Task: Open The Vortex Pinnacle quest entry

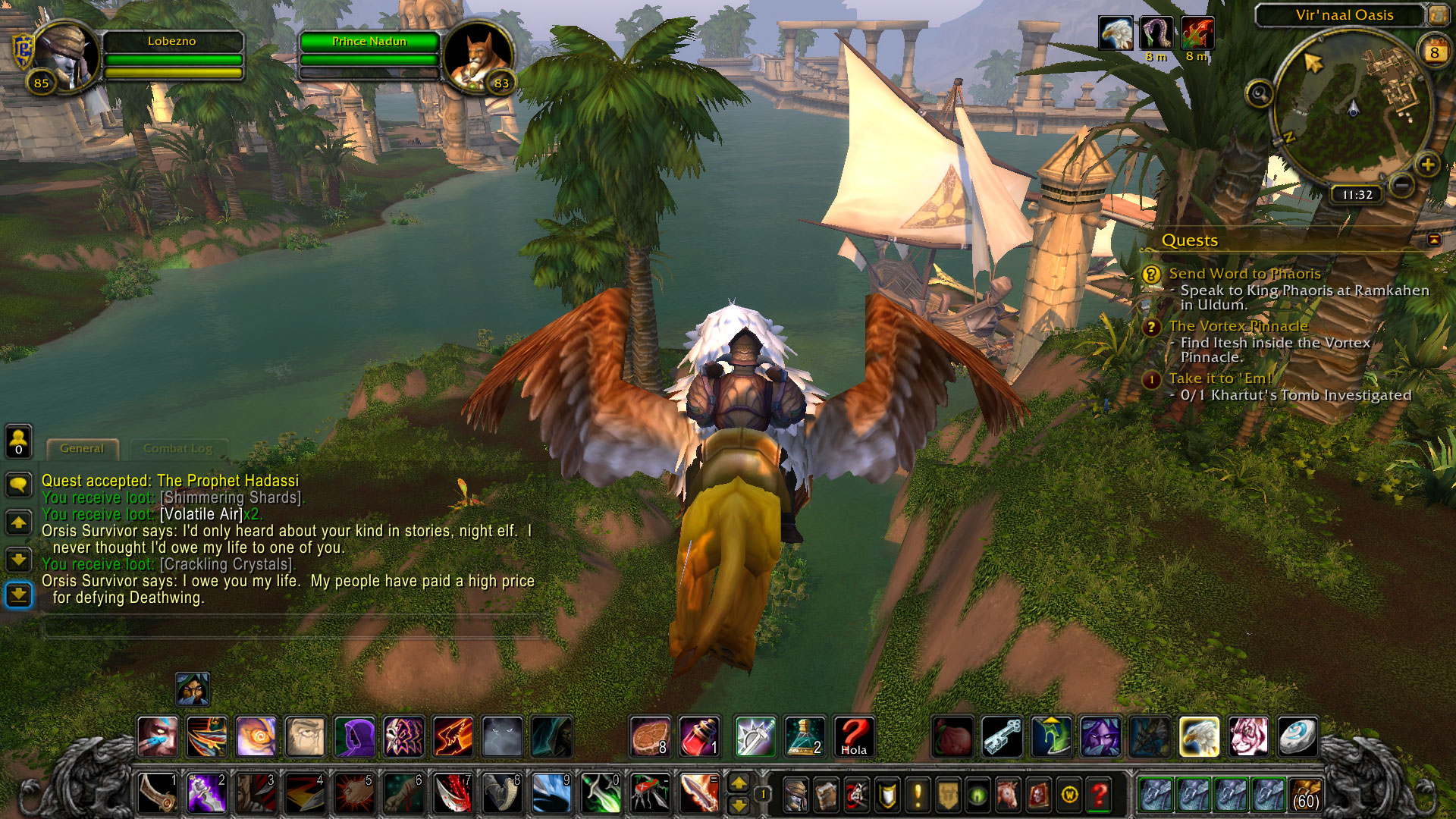Action: 1238,326
